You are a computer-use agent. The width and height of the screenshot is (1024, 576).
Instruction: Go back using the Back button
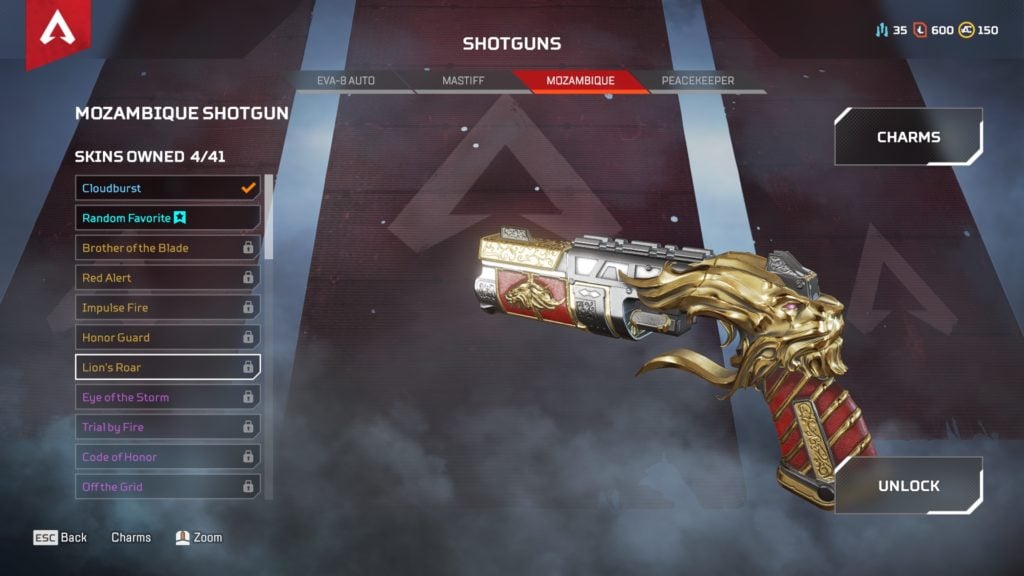click(x=61, y=538)
